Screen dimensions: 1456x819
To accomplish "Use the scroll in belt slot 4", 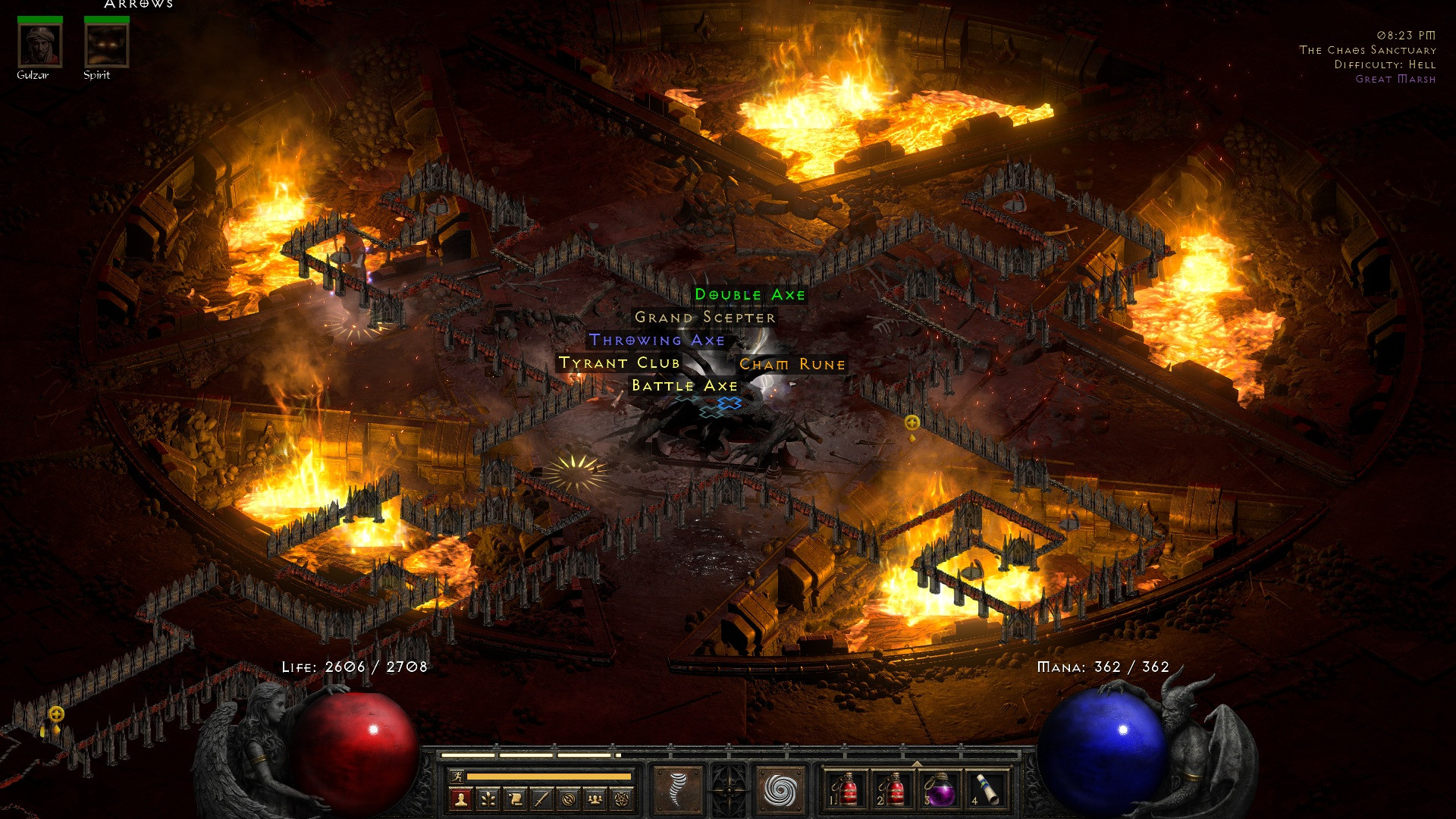I will pos(987,790).
